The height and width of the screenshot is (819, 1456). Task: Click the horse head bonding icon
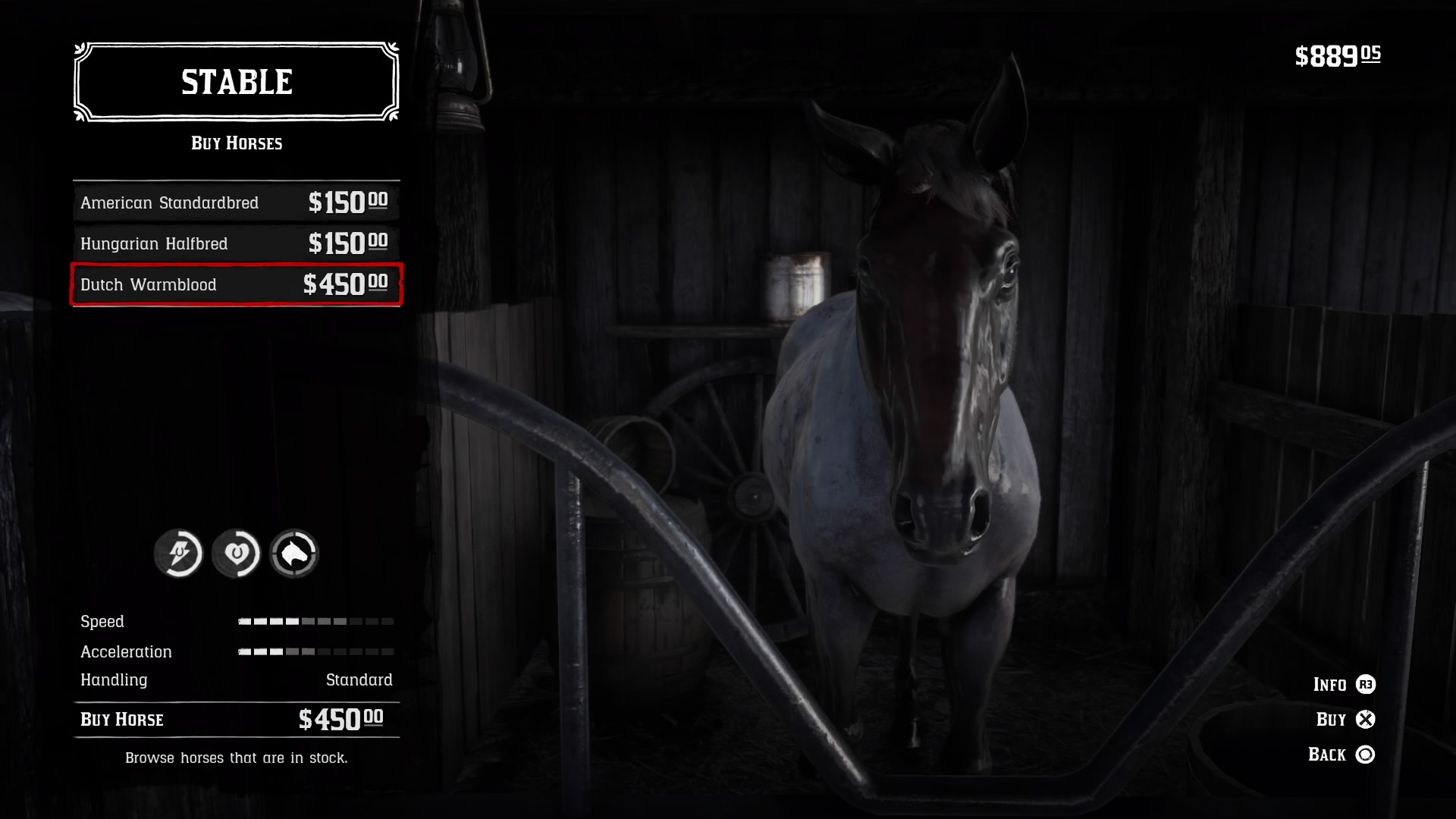294,554
